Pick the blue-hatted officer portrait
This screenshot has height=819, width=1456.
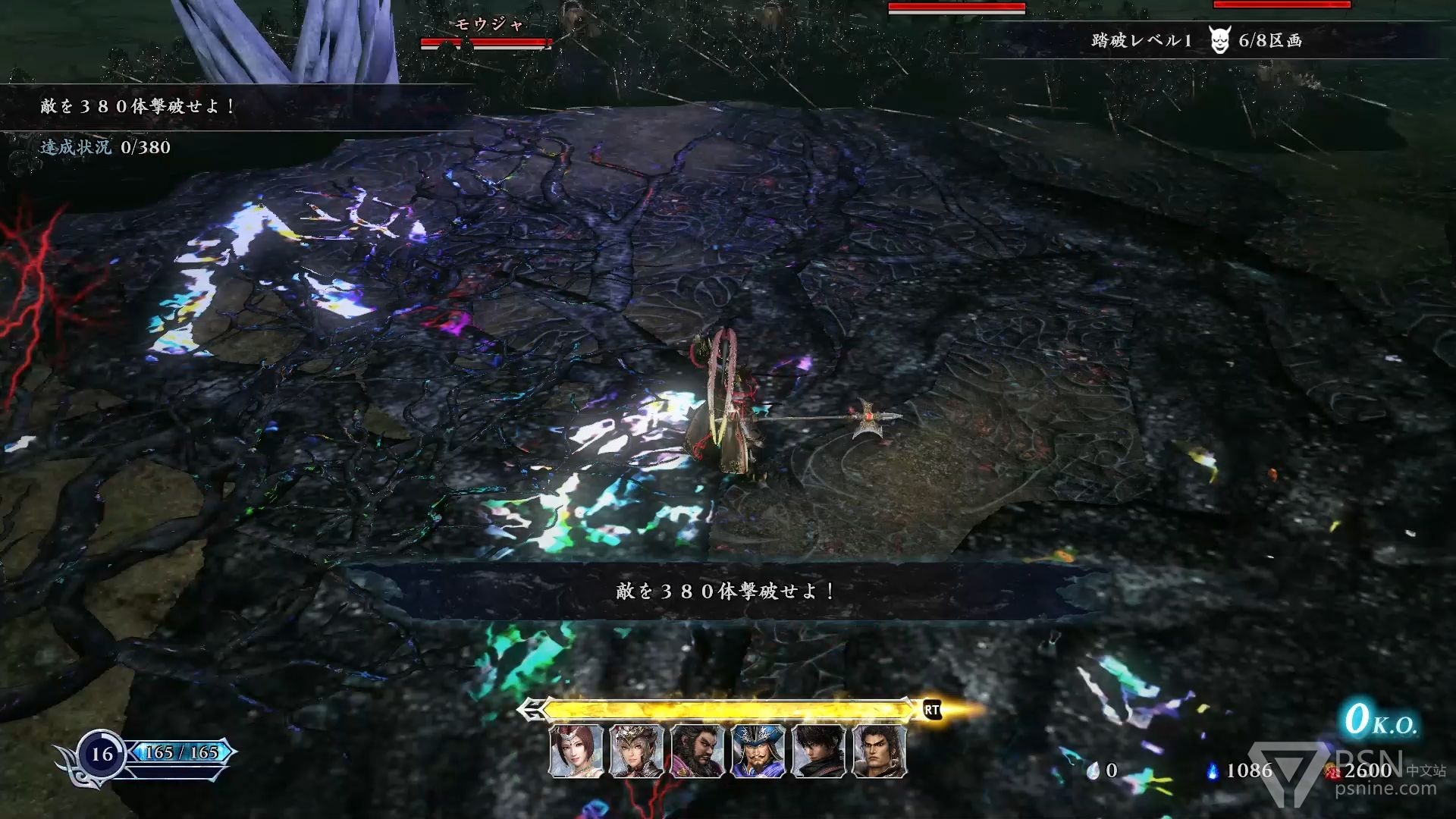click(x=758, y=752)
